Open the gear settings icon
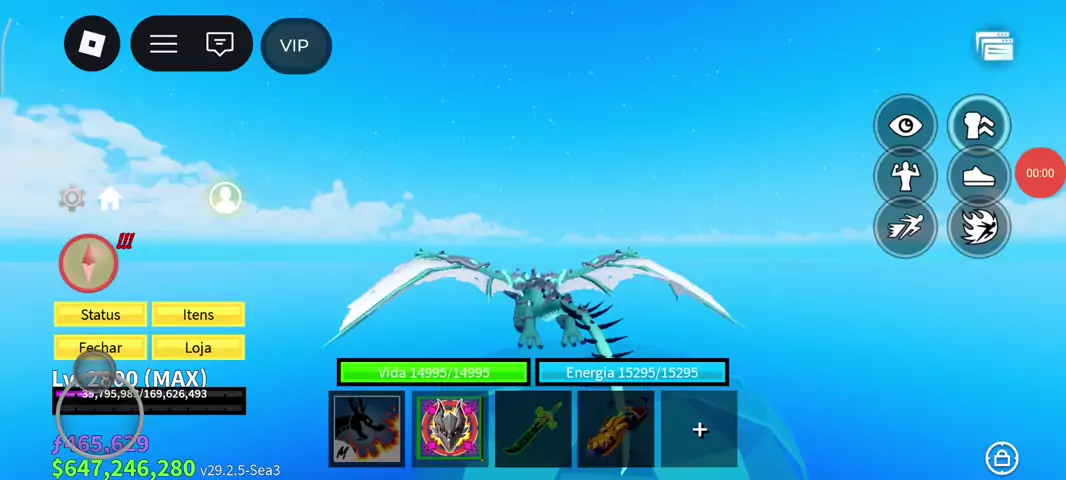The height and width of the screenshot is (480, 1066). 72,198
